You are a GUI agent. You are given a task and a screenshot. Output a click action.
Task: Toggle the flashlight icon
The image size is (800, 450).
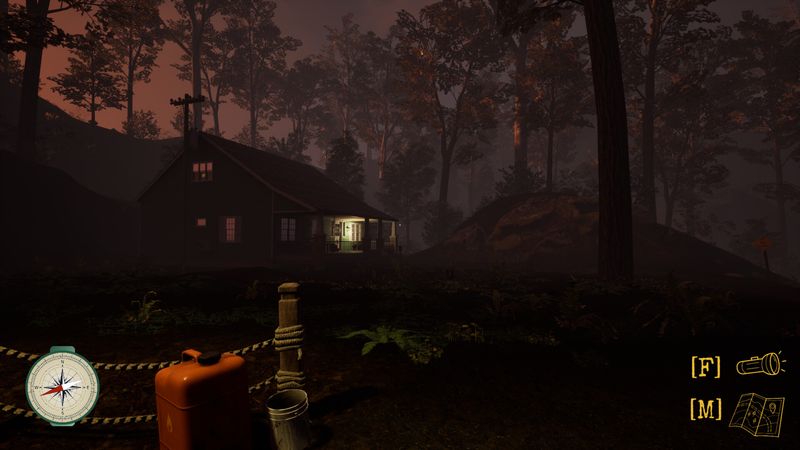point(760,366)
